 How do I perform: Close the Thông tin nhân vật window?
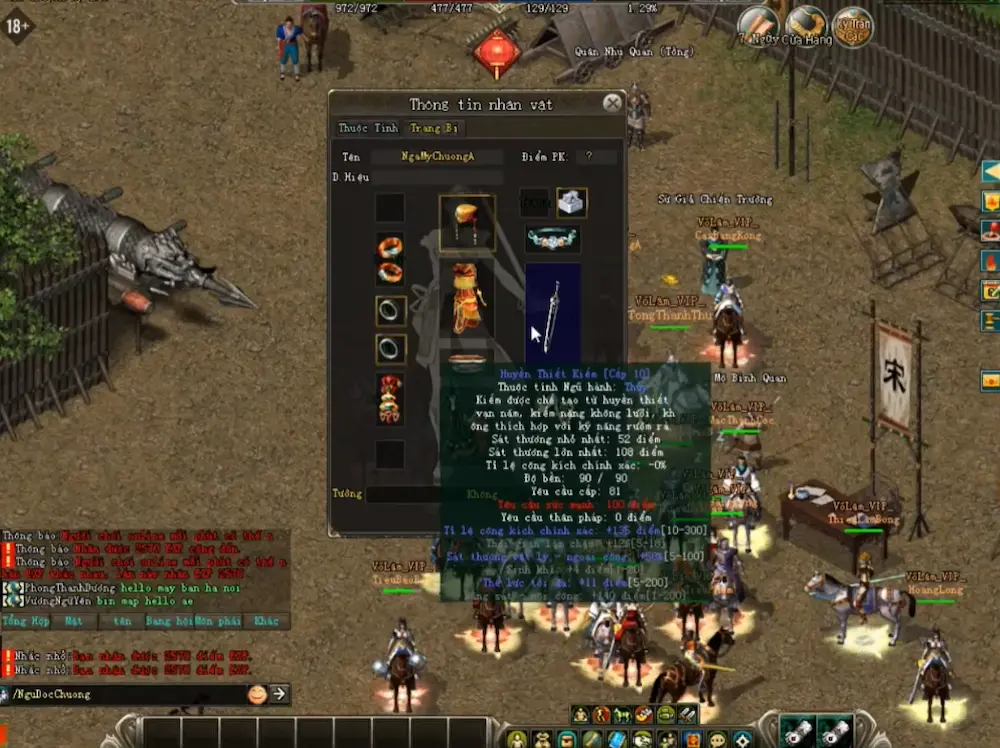pyautogui.click(x=612, y=103)
